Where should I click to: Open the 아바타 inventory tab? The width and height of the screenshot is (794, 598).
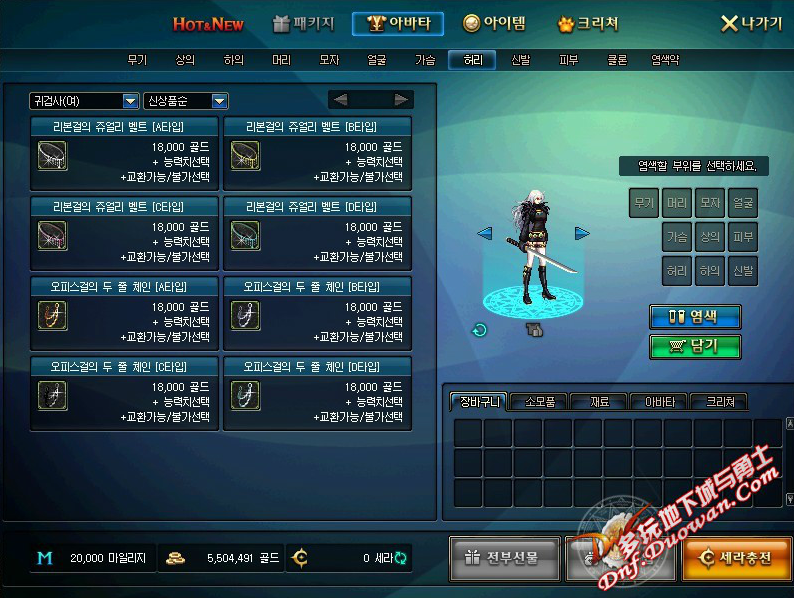(659, 402)
